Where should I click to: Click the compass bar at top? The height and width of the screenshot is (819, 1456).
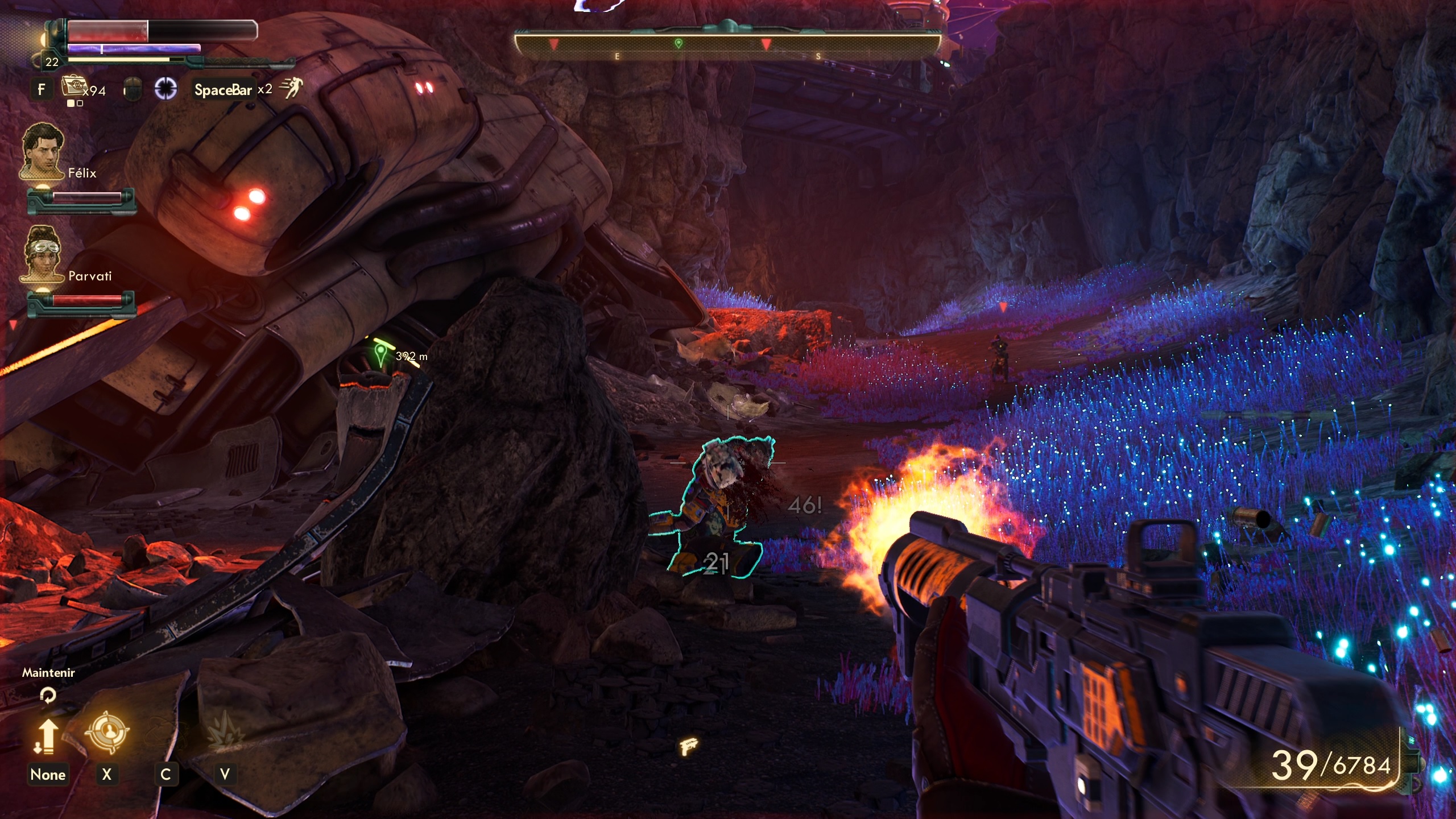pyautogui.click(x=727, y=45)
